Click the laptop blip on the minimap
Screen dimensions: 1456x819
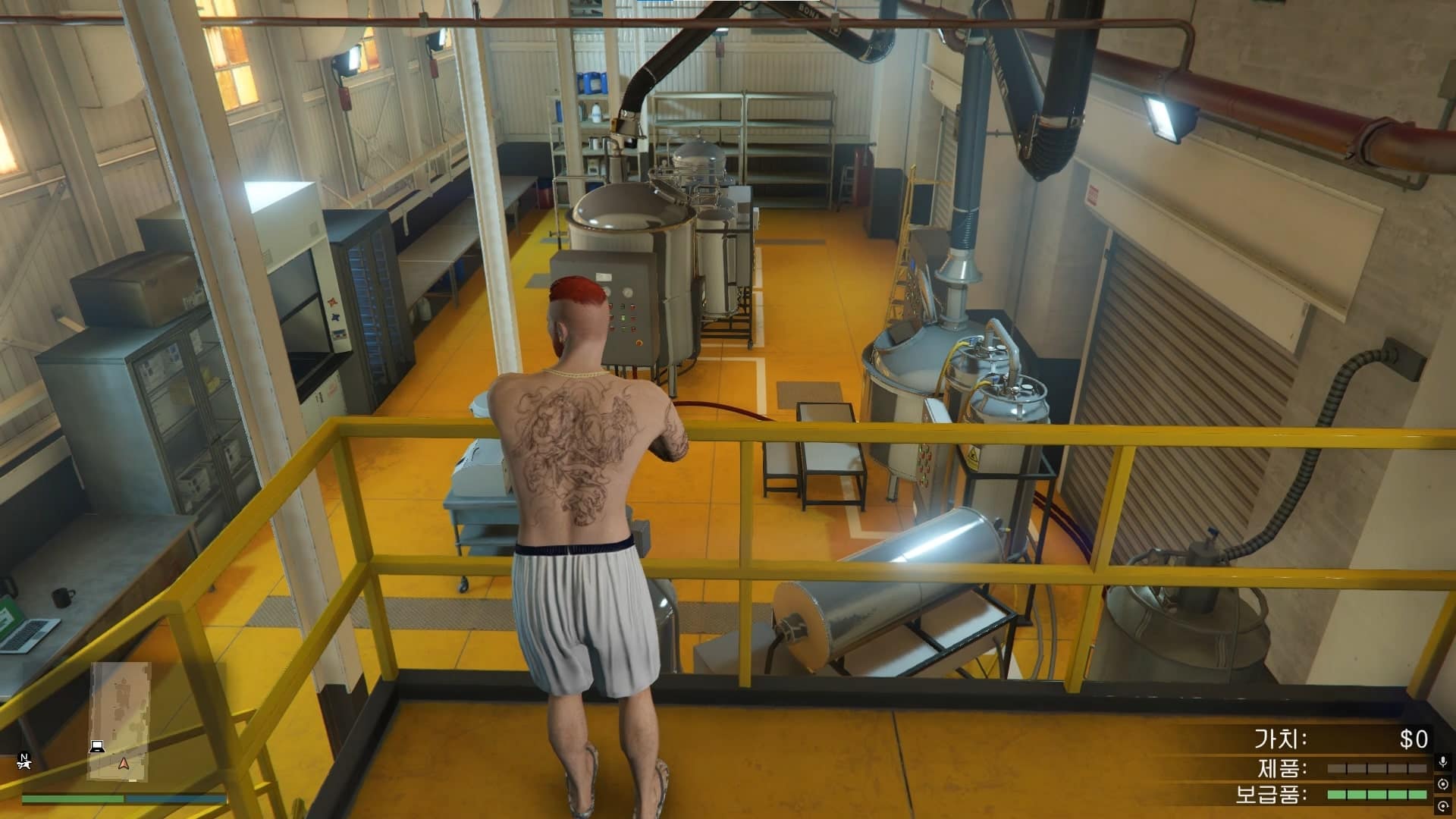[x=97, y=746]
